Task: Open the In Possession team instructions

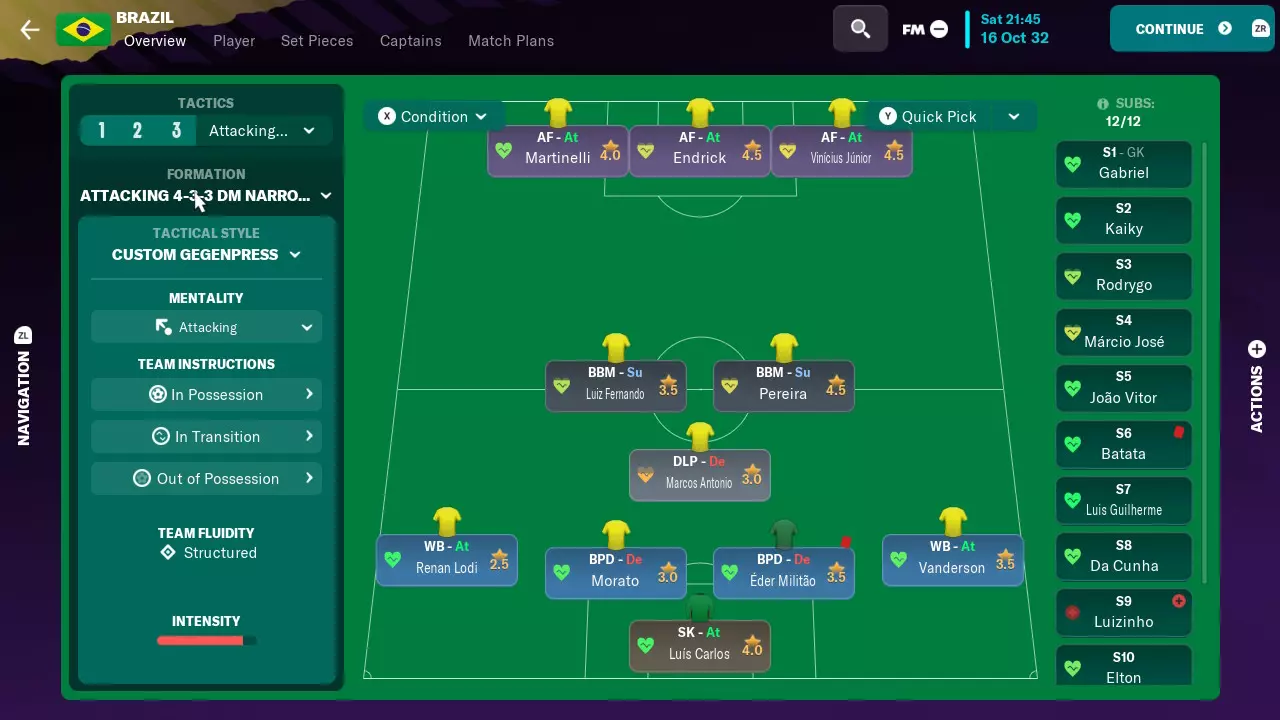Action: [206, 394]
